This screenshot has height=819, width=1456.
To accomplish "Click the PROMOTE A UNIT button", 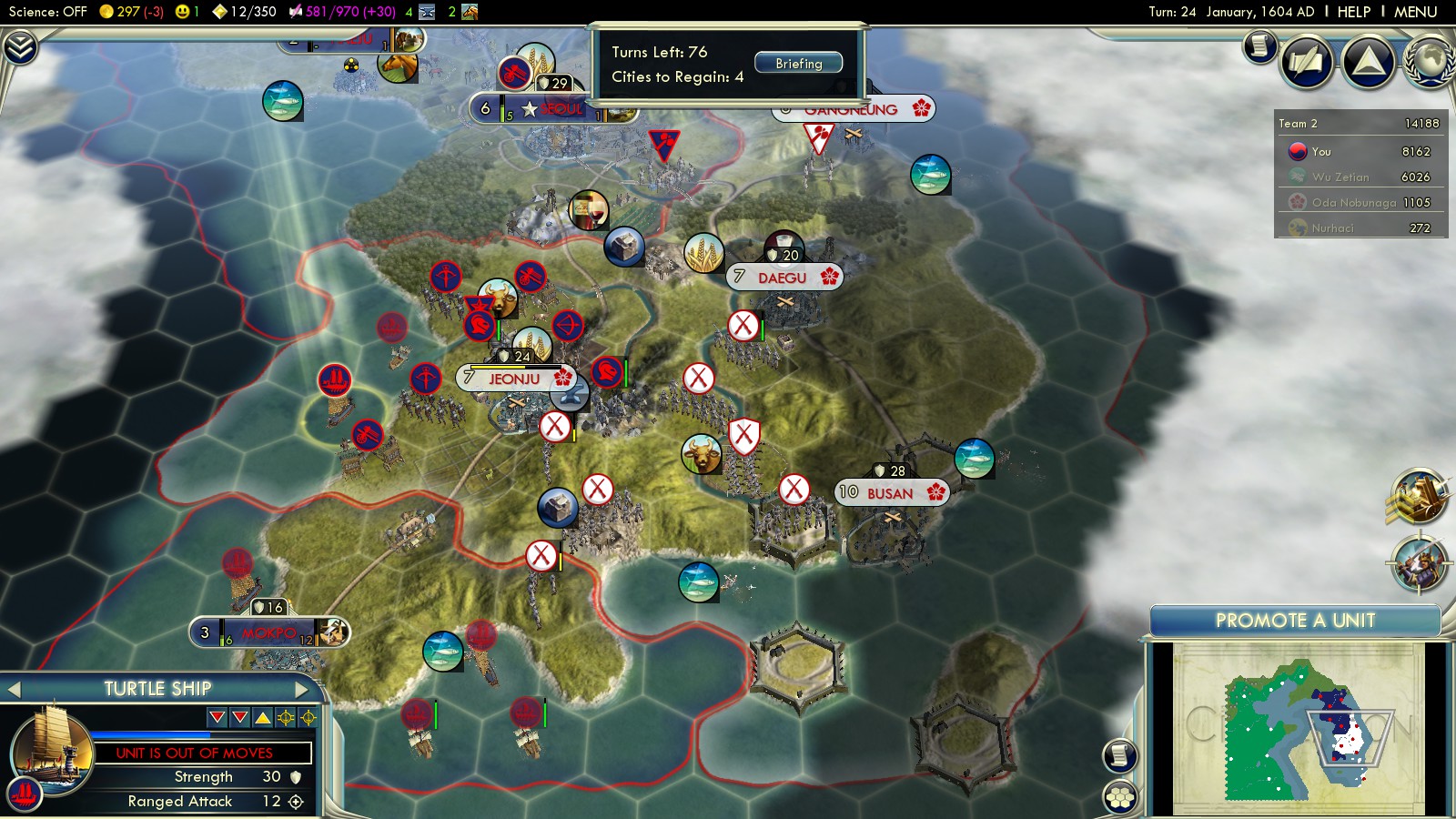I will tap(1295, 621).
